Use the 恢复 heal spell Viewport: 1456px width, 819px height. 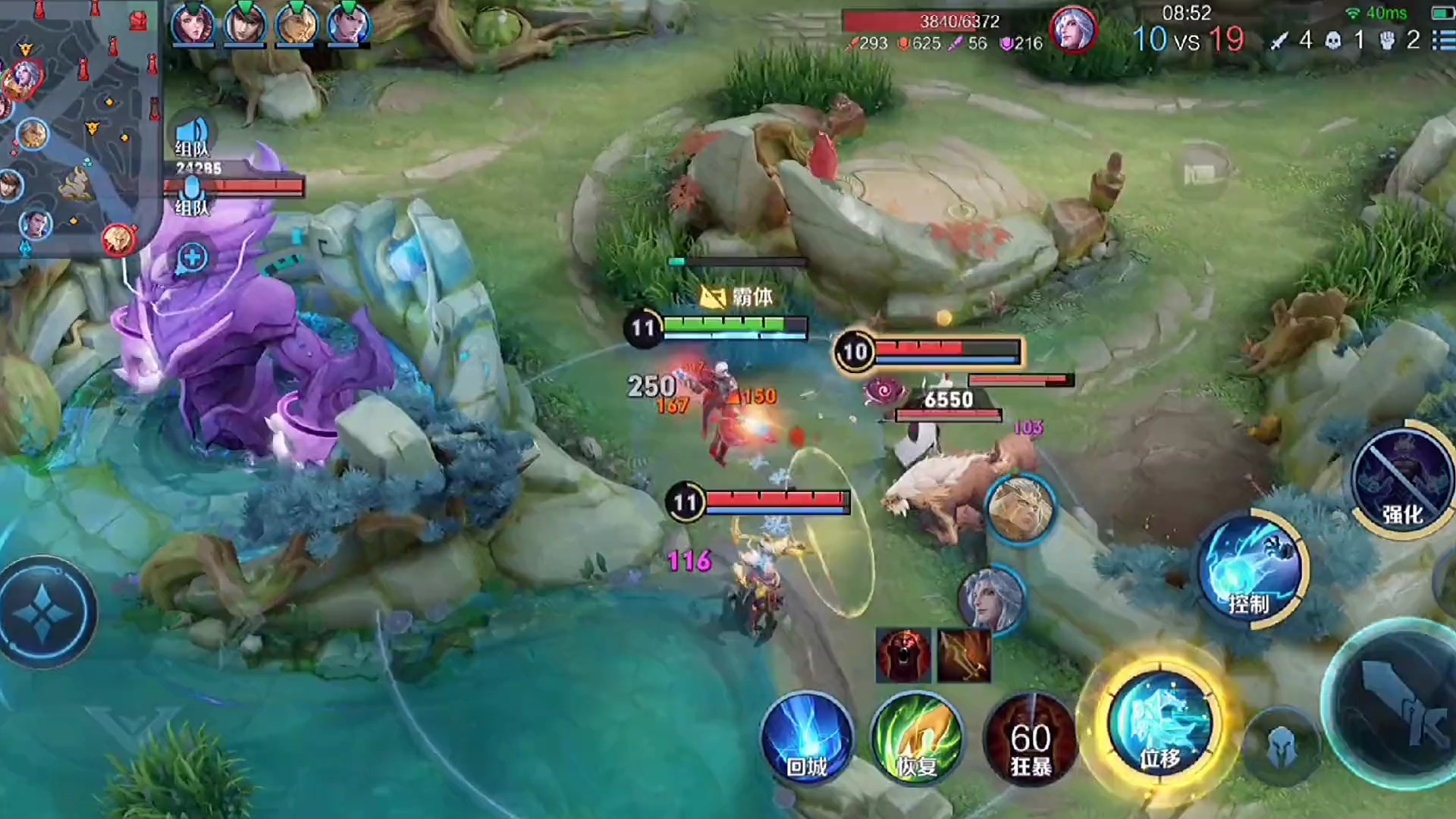[917, 739]
